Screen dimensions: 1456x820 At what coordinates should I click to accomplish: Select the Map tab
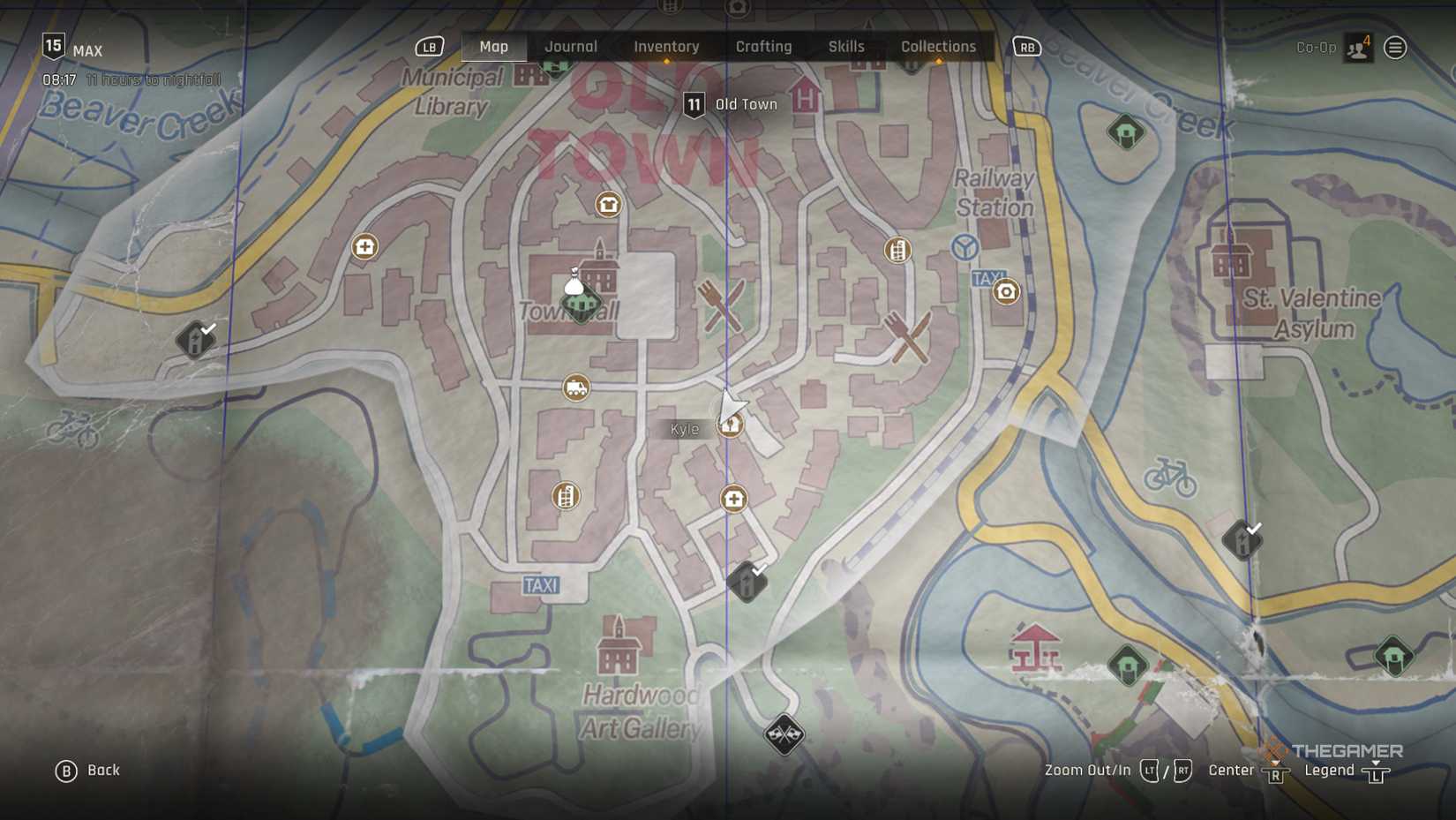click(x=493, y=47)
